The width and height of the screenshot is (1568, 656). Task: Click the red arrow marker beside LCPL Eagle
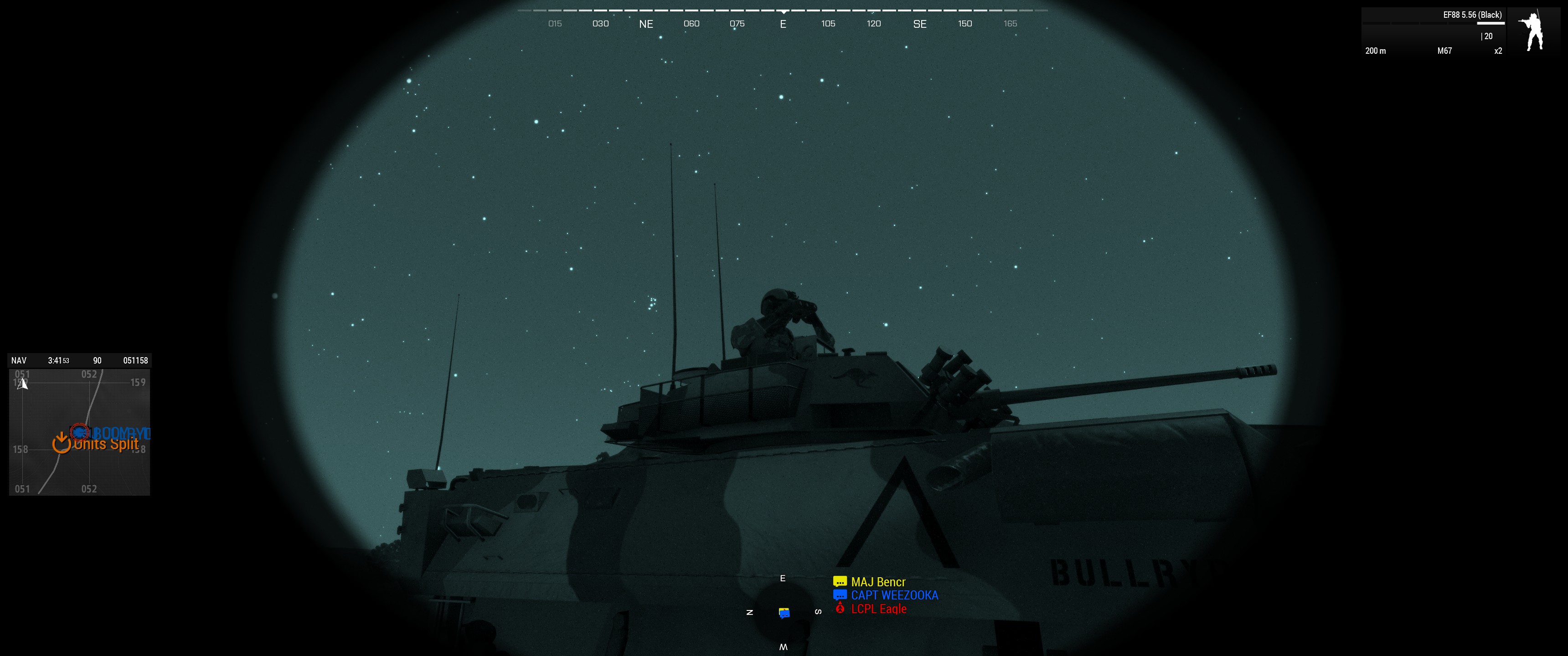tap(840, 609)
